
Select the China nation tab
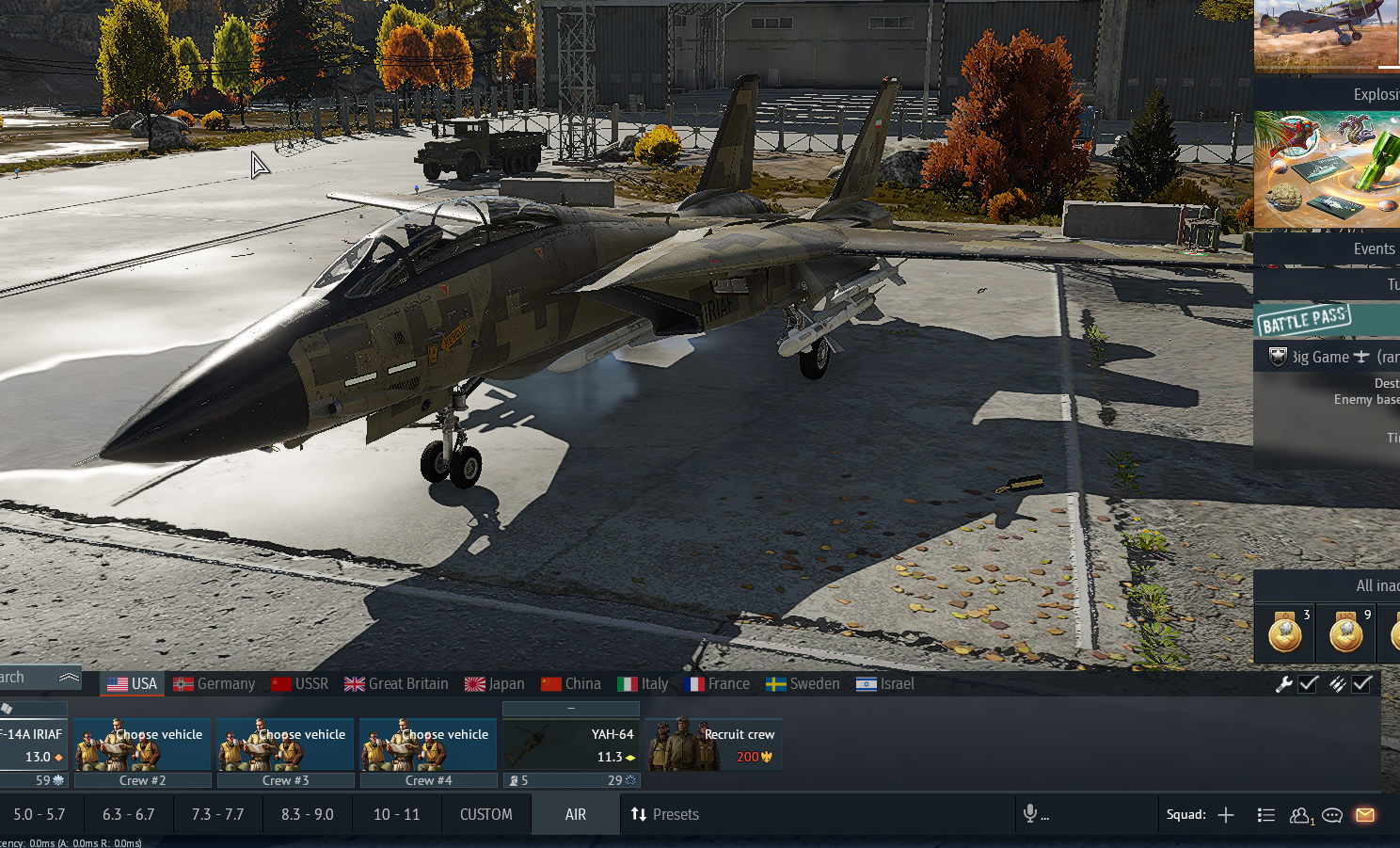(x=571, y=684)
